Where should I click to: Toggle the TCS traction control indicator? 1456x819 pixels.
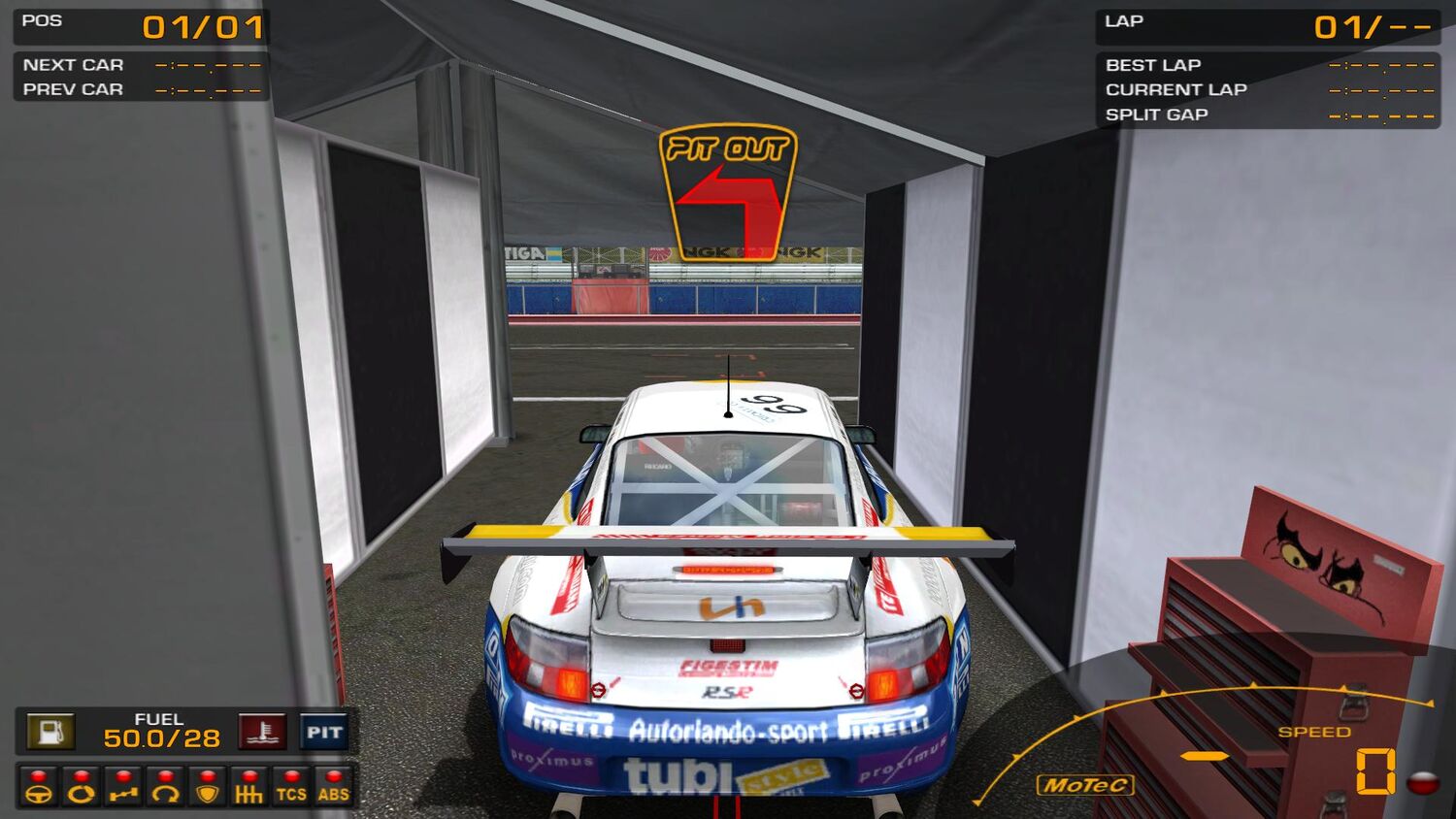[x=291, y=787]
